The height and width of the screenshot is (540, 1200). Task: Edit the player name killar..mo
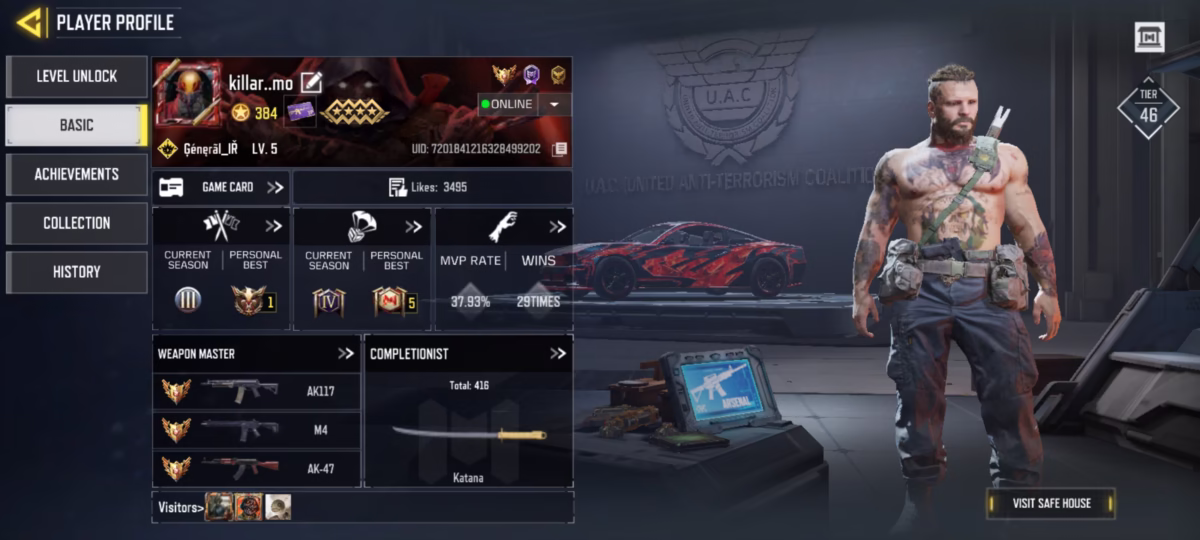click(312, 83)
